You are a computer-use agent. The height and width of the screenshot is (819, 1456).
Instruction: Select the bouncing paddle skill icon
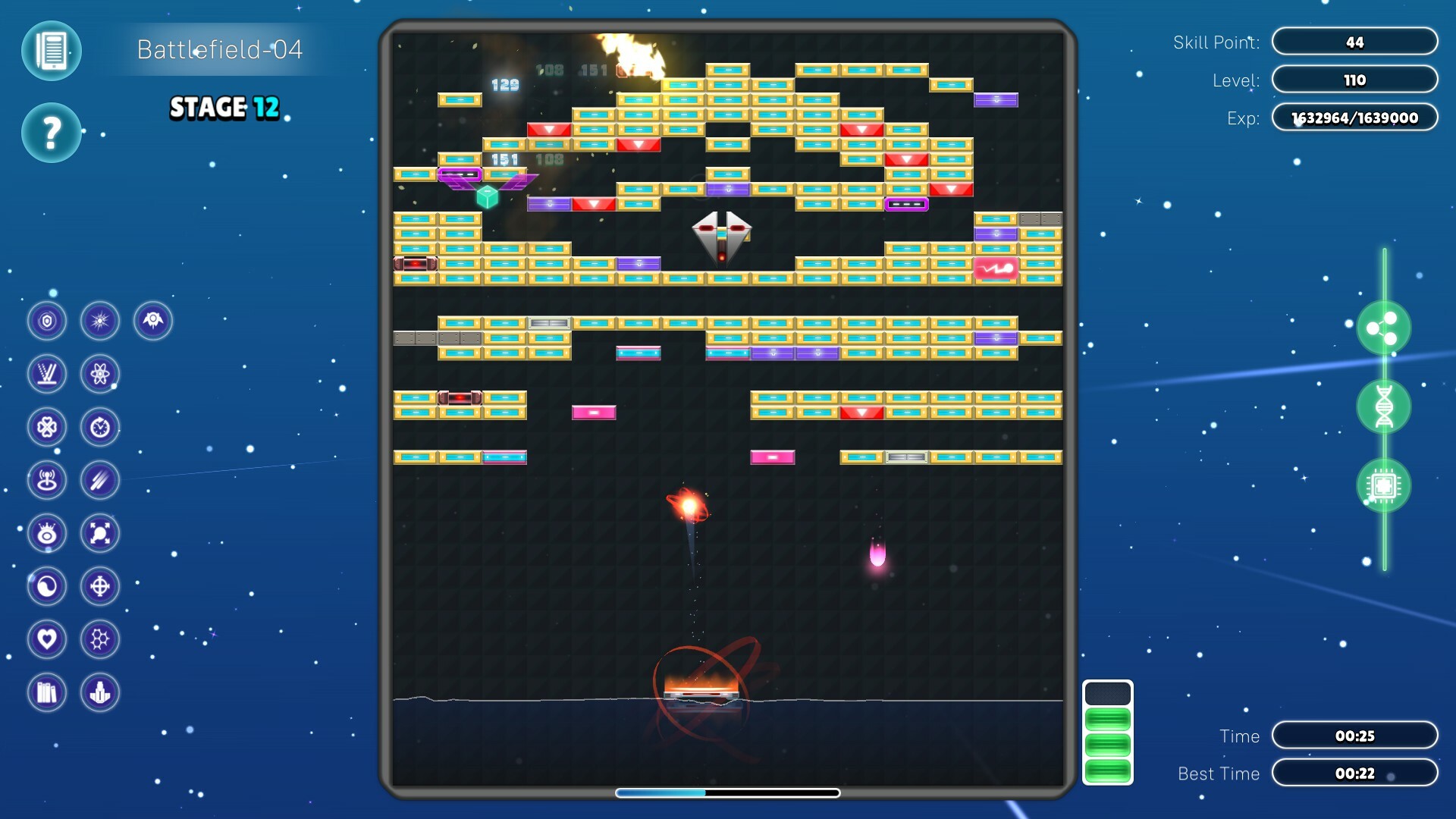coord(47,374)
